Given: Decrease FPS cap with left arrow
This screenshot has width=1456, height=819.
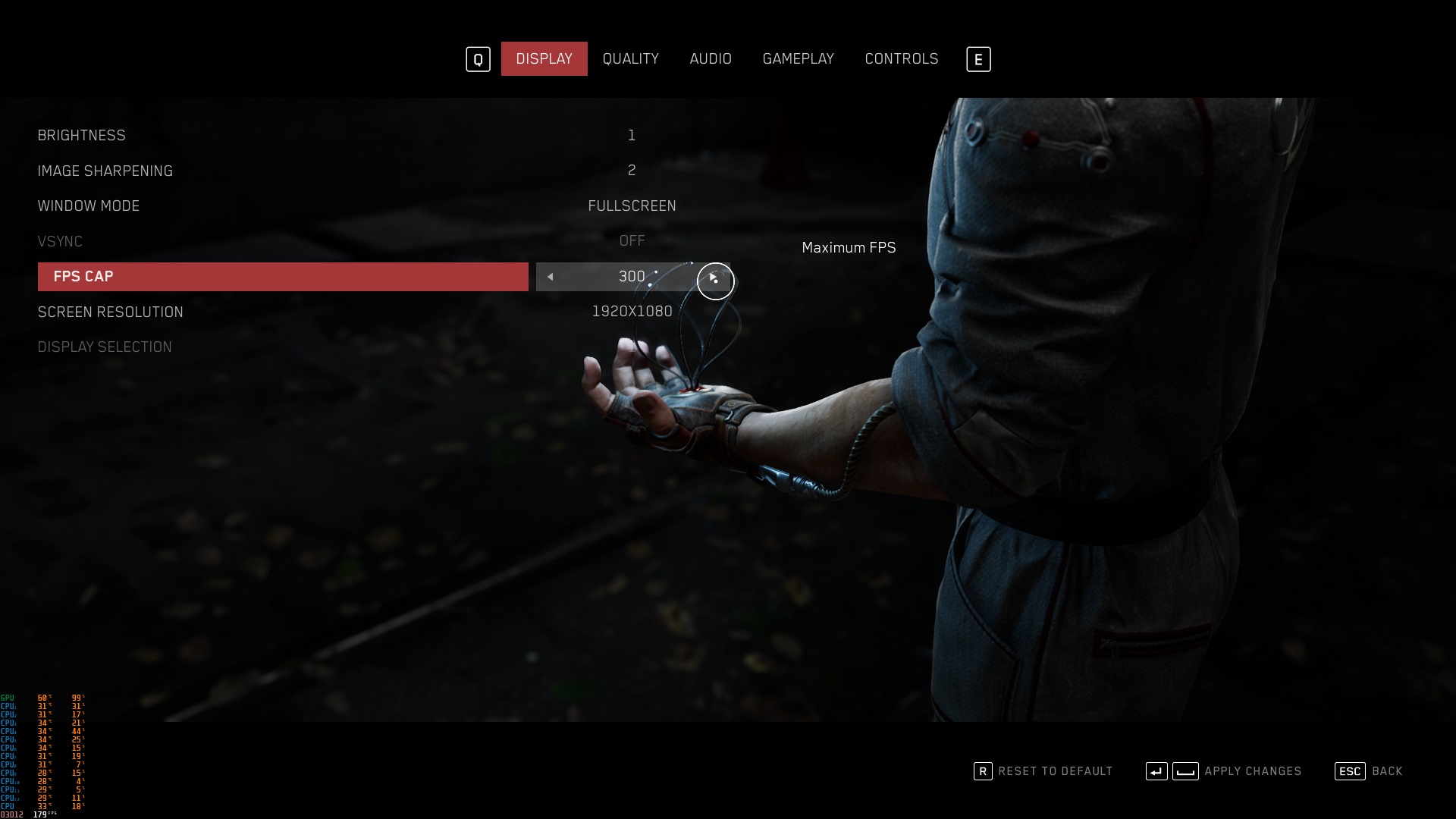Looking at the screenshot, I should tap(551, 277).
